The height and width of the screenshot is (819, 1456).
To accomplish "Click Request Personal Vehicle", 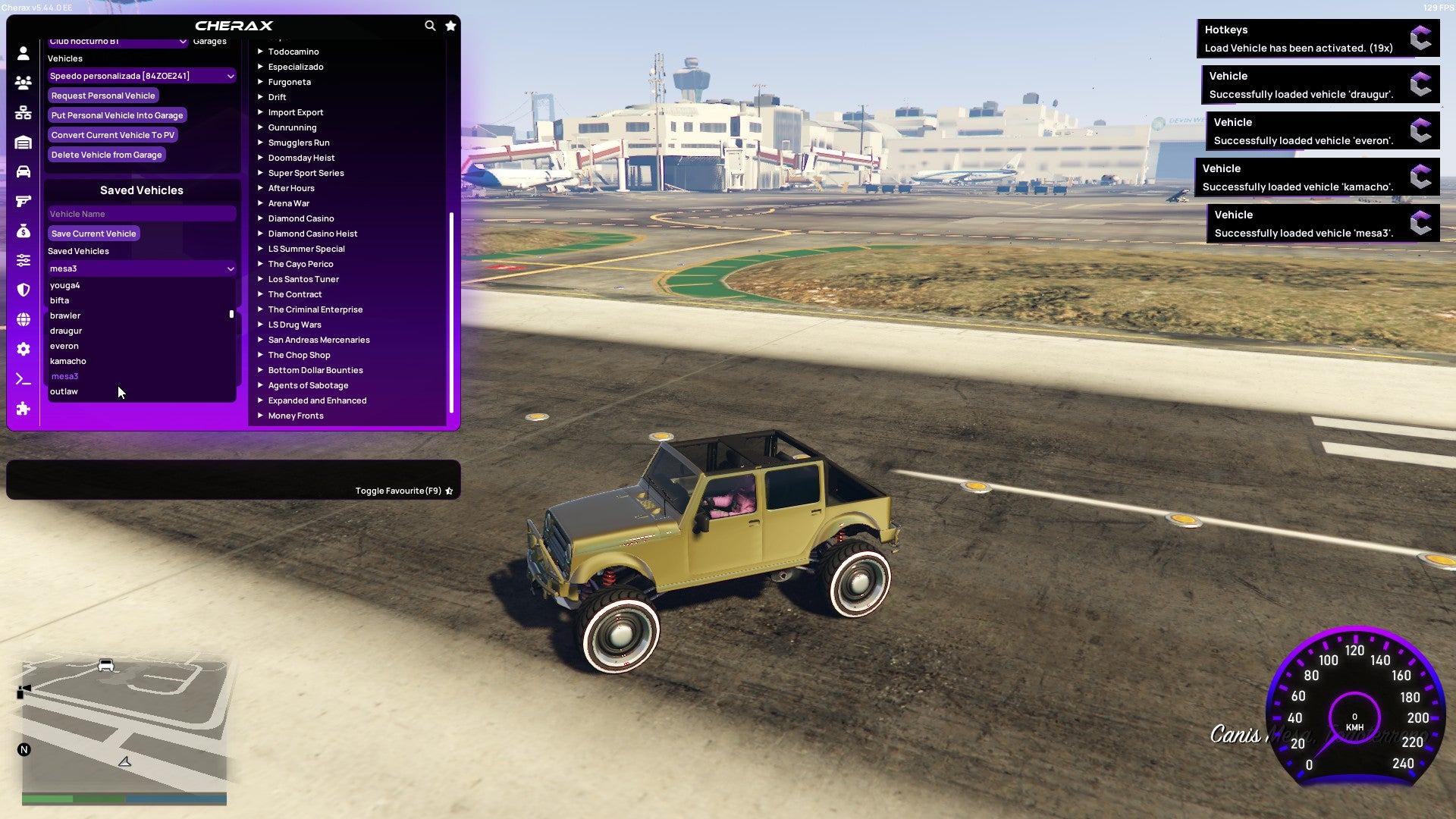I will tap(103, 95).
